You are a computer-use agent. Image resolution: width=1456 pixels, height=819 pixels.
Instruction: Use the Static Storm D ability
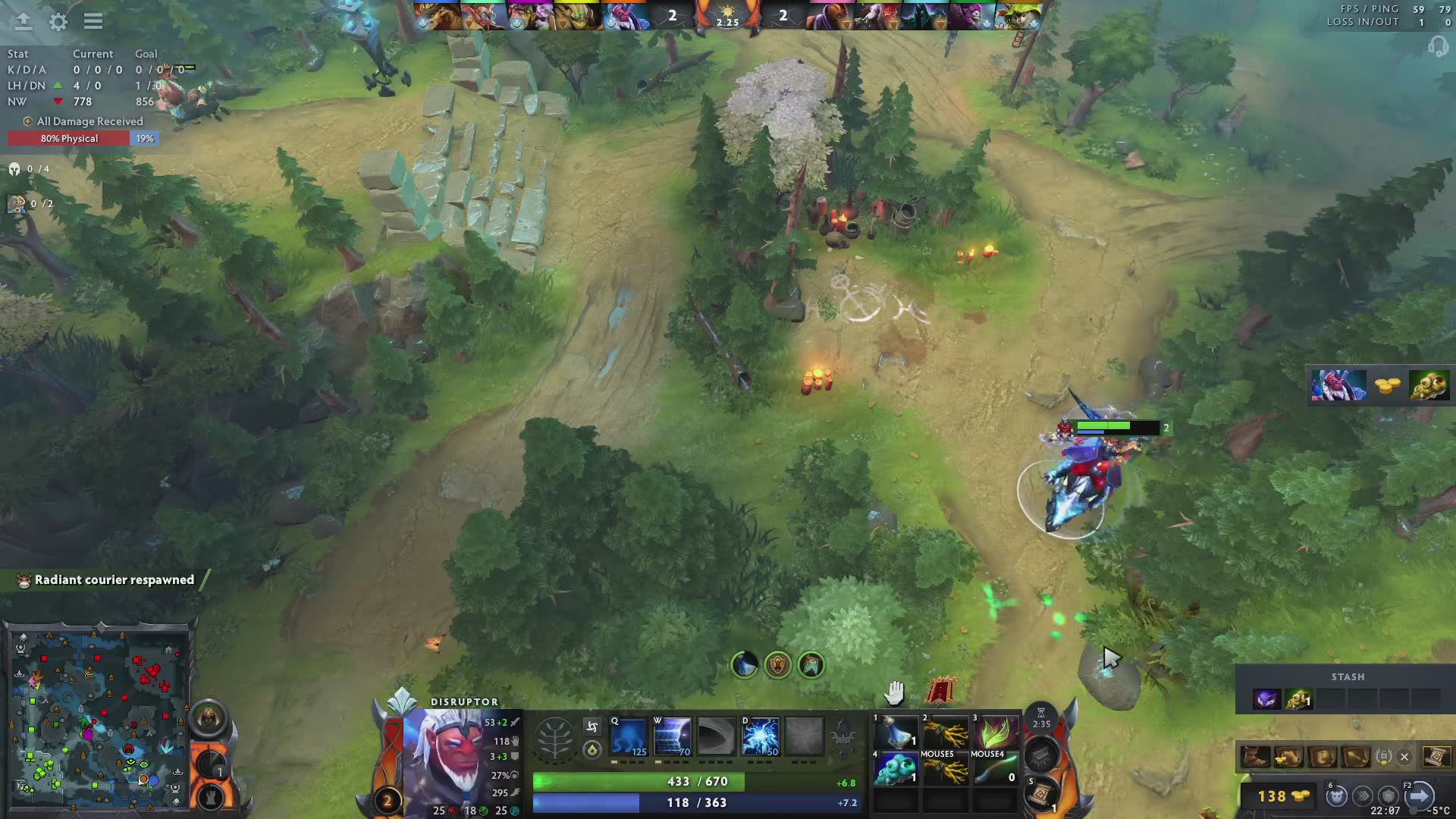tap(761, 737)
